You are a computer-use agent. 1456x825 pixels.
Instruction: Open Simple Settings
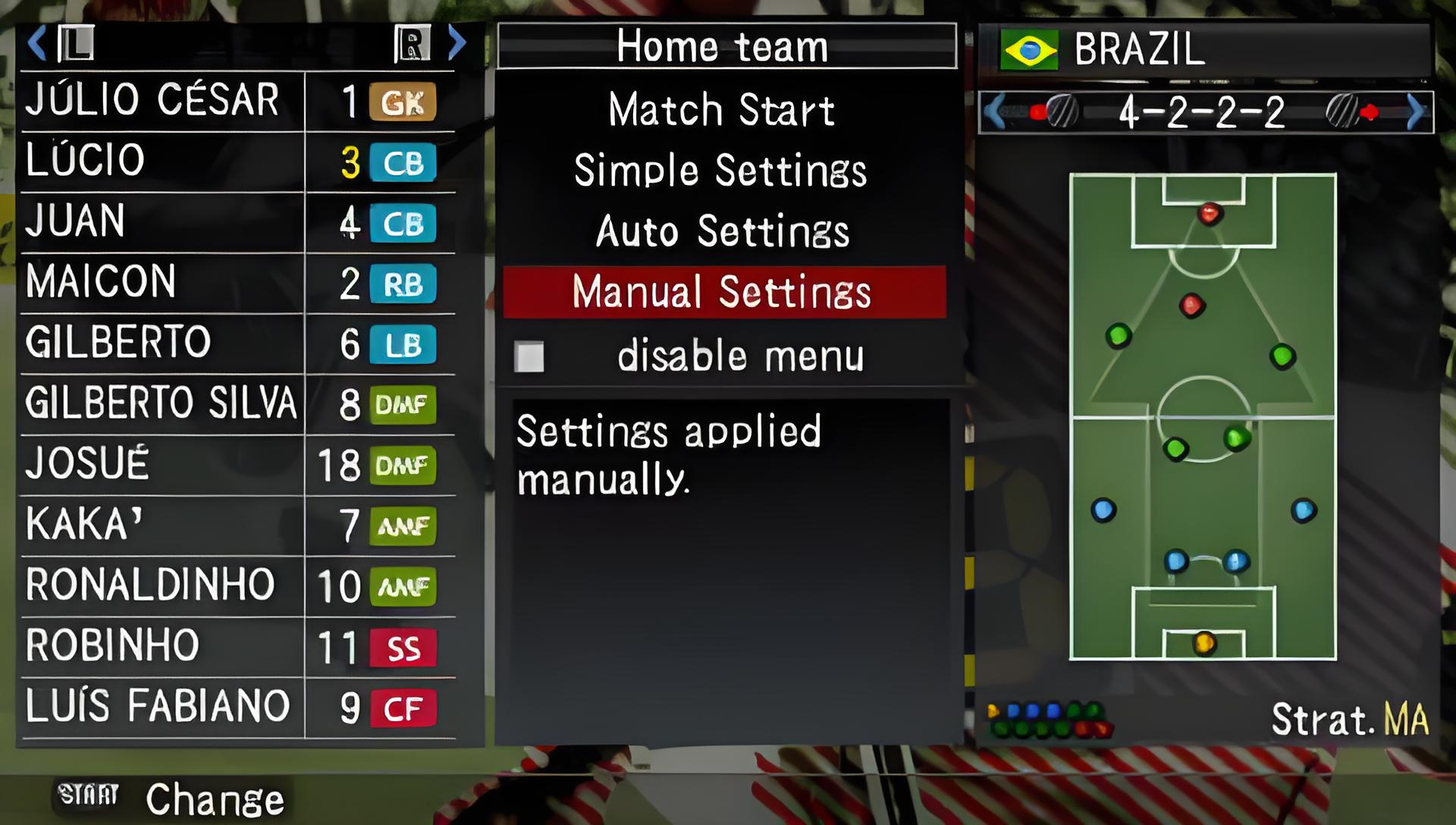(x=721, y=171)
